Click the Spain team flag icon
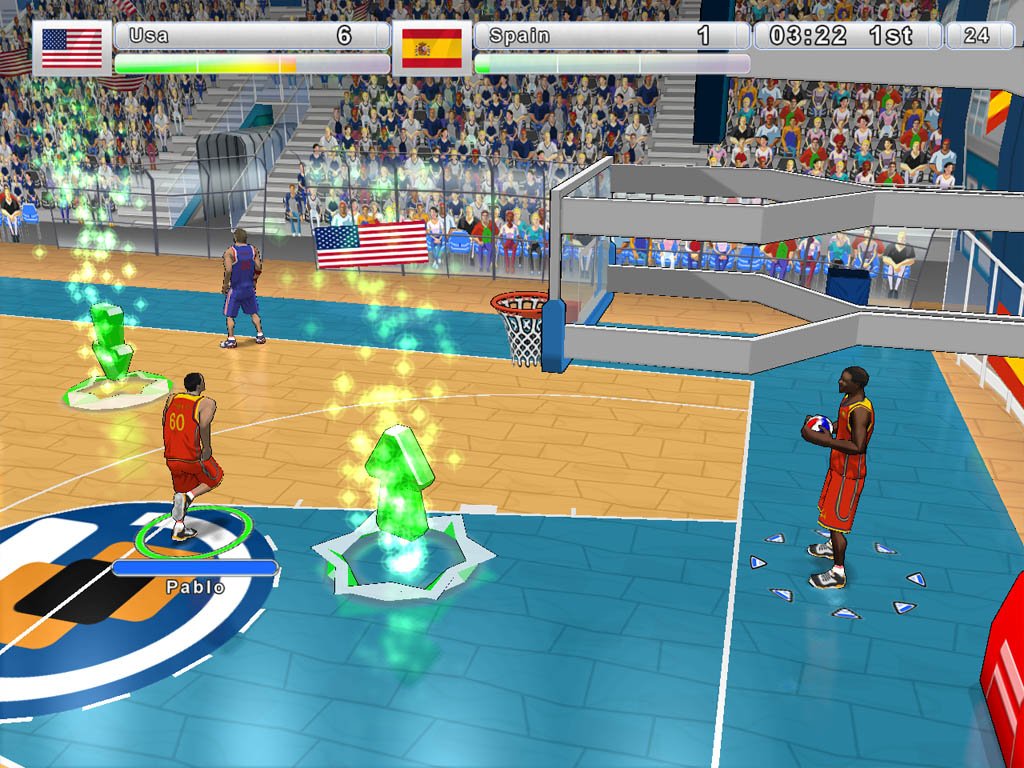1024x768 pixels. [x=431, y=48]
